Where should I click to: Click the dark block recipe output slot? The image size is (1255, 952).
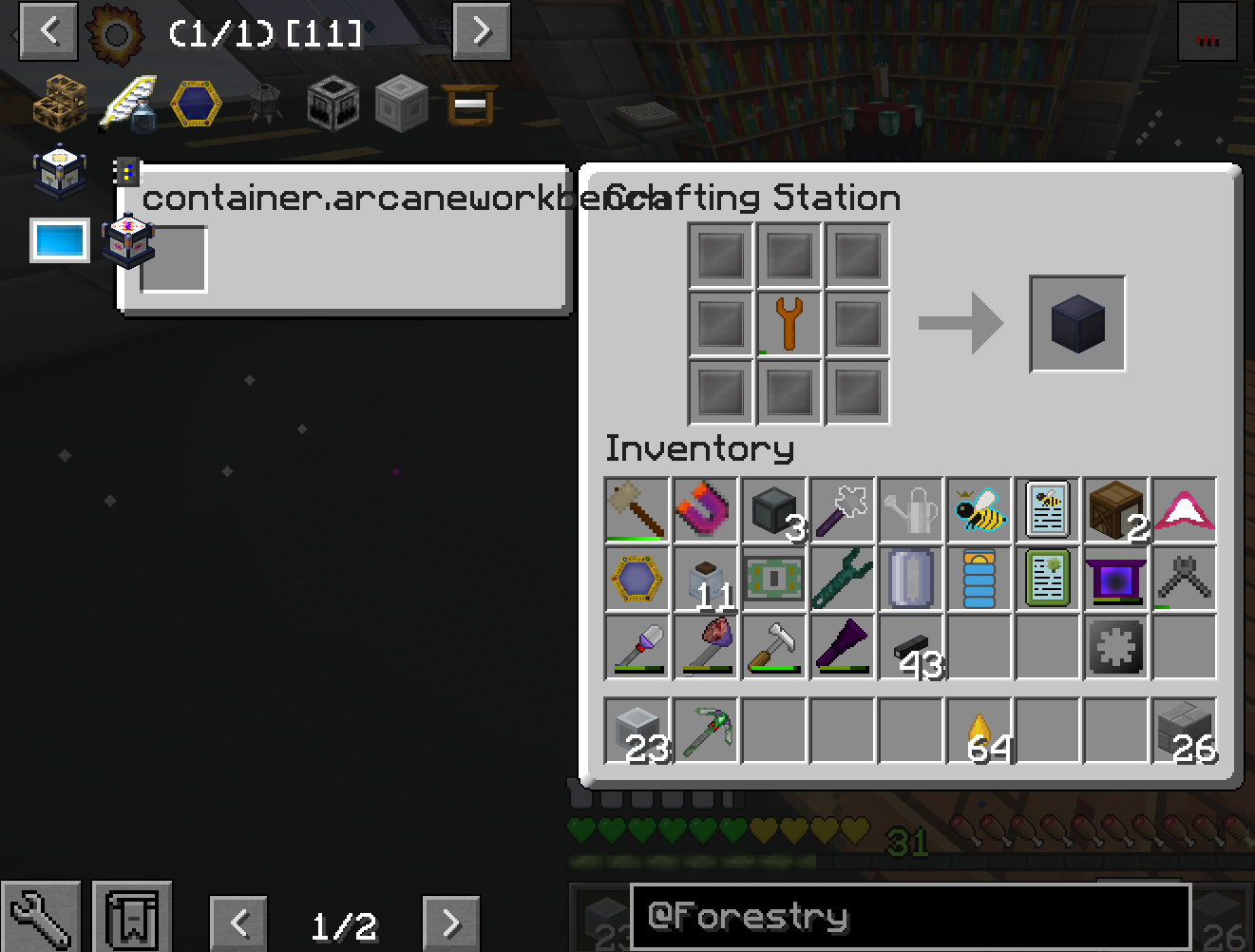(x=1075, y=322)
